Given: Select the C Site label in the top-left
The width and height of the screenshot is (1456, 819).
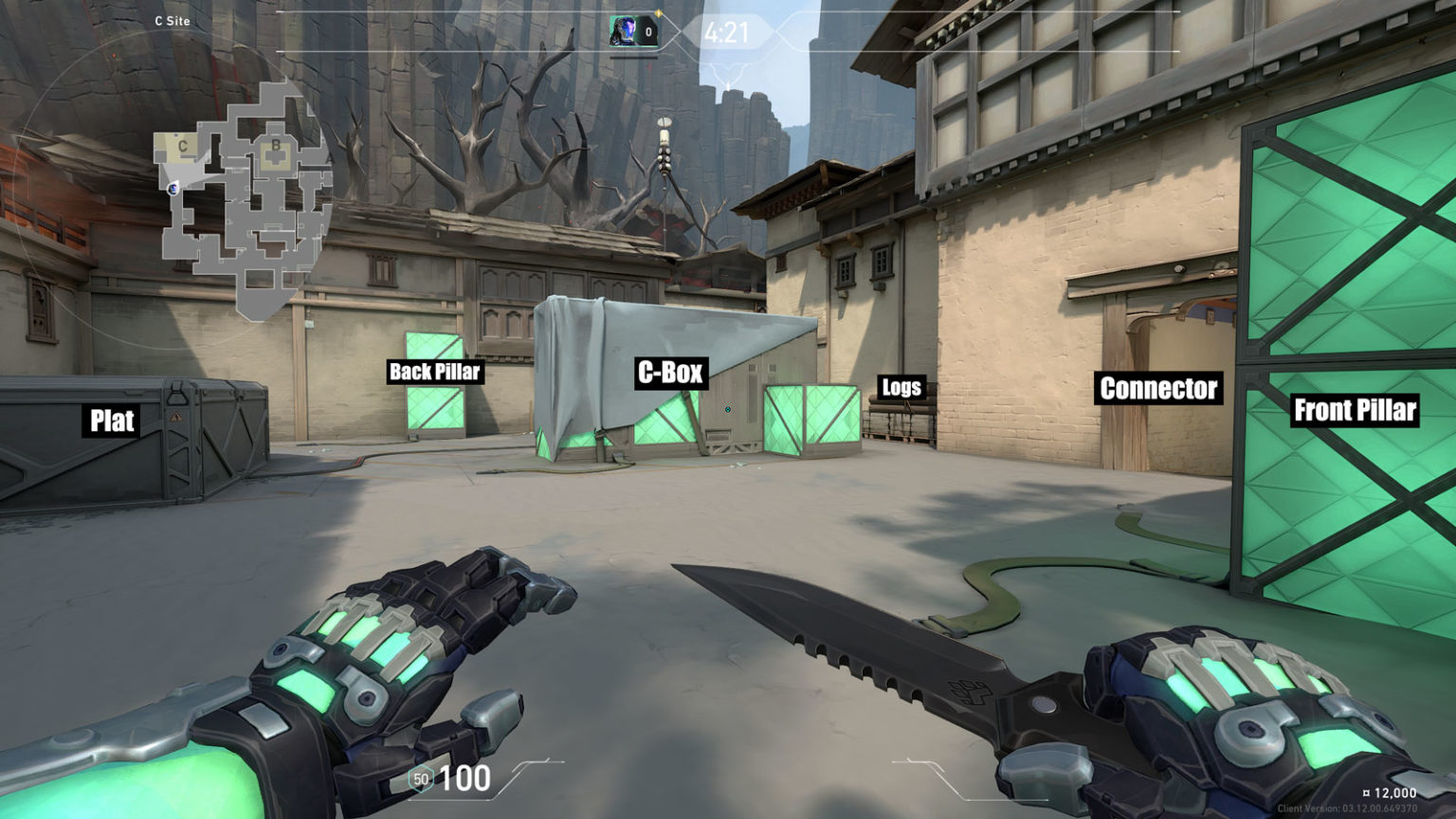Looking at the screenshot, I should coord(171,19).
